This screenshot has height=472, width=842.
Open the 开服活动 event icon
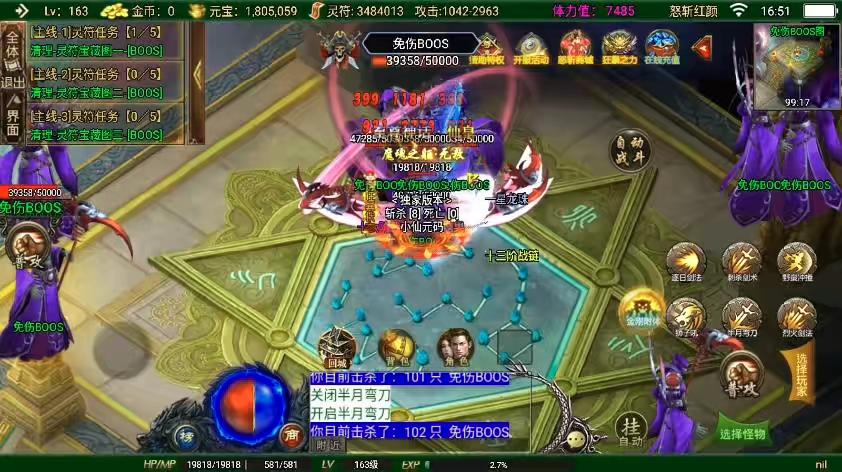[x=531, y=46]
